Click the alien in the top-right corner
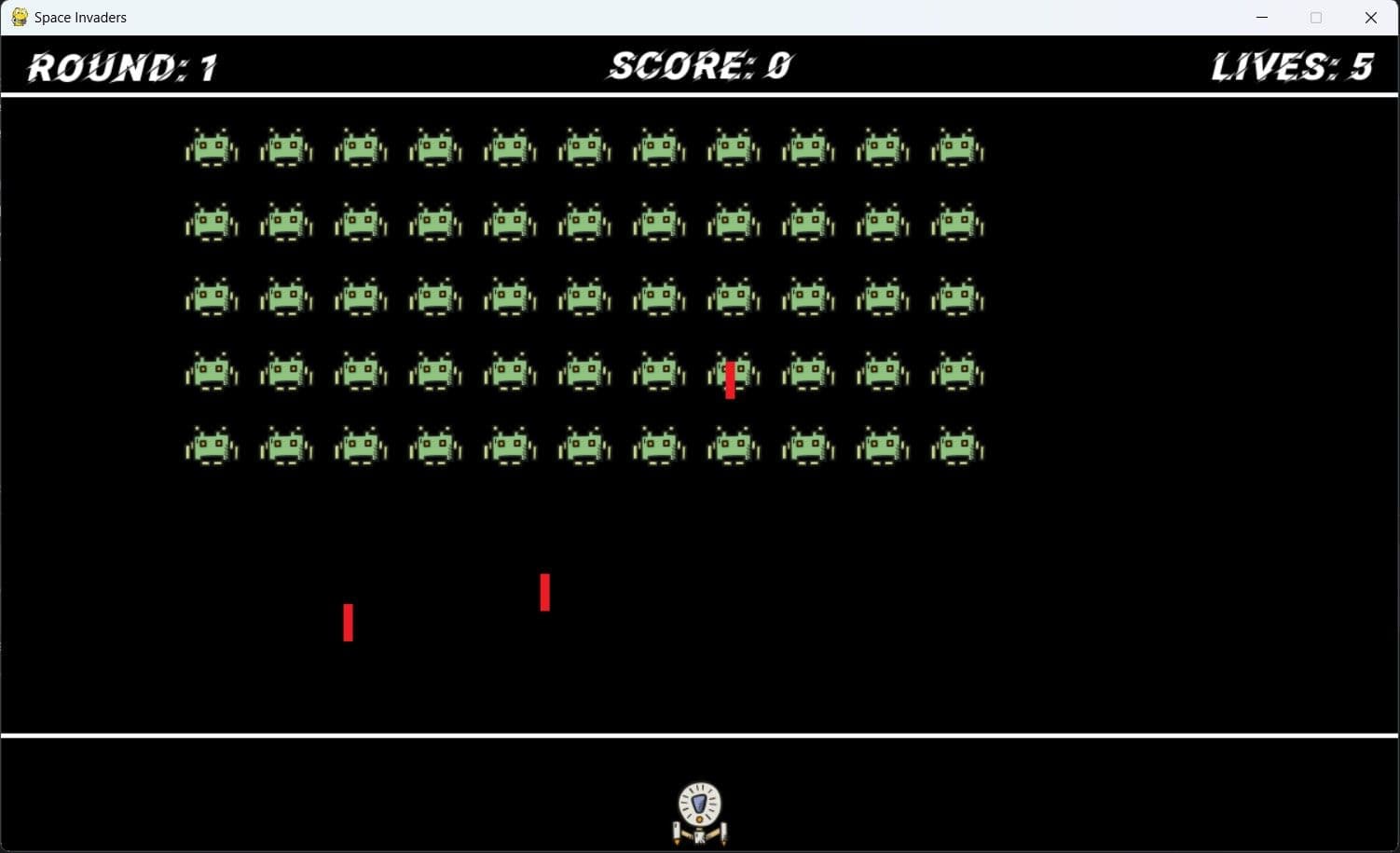The image size is (1400, 853). click(x=956, y=146)
